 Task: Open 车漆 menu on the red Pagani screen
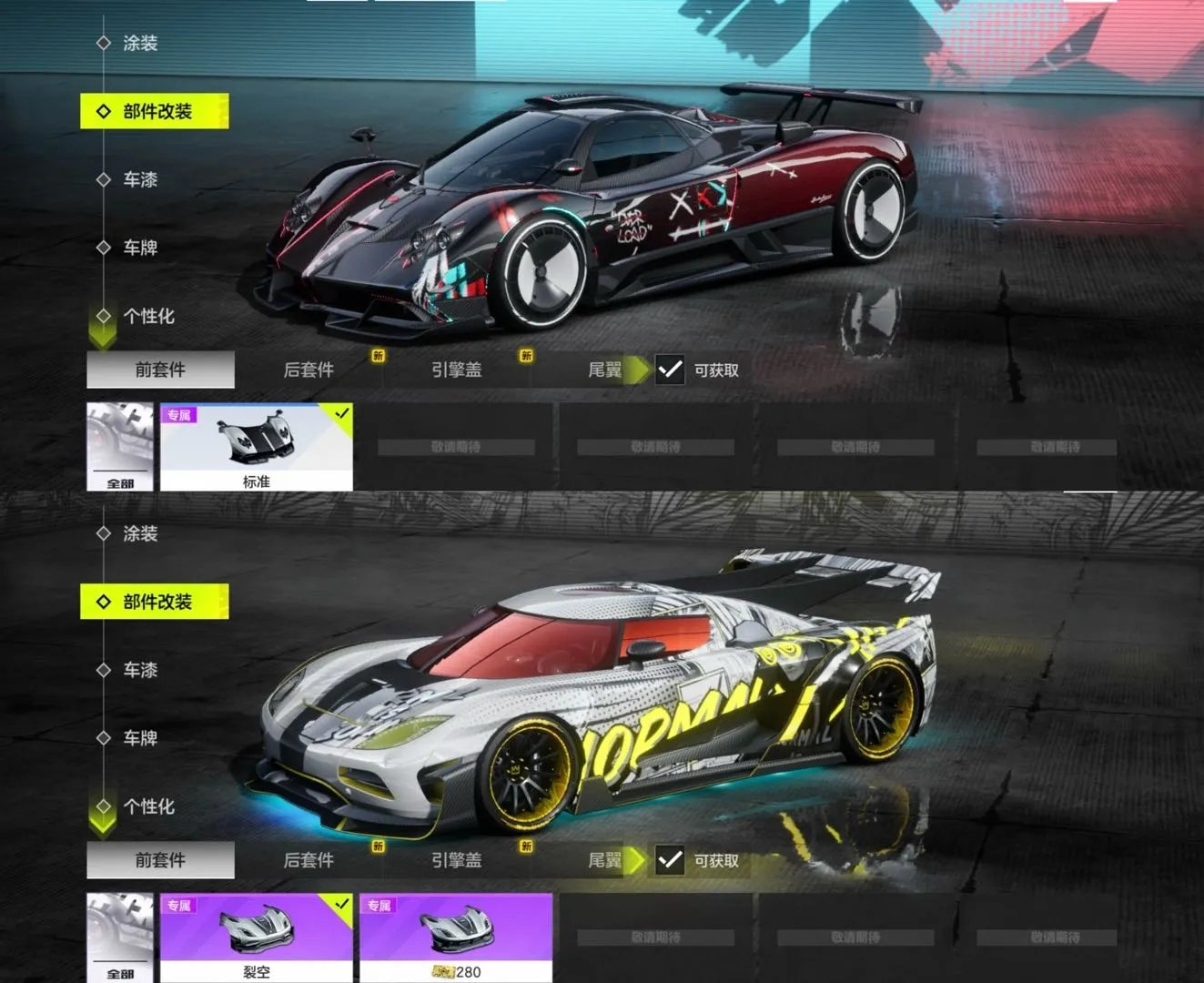pos(140,179)
